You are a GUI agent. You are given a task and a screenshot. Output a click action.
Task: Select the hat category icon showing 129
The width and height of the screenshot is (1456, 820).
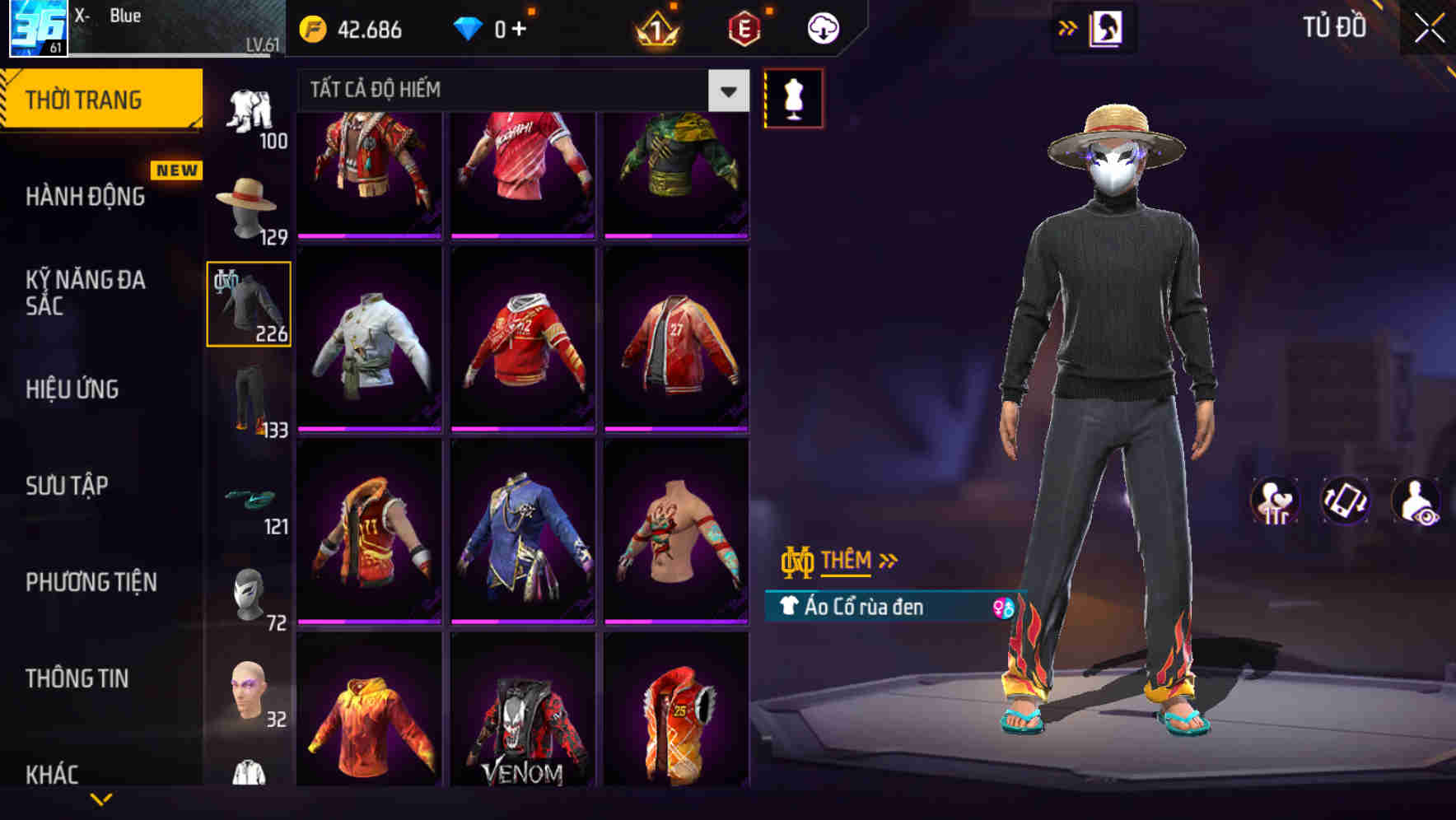click(250, 200)
